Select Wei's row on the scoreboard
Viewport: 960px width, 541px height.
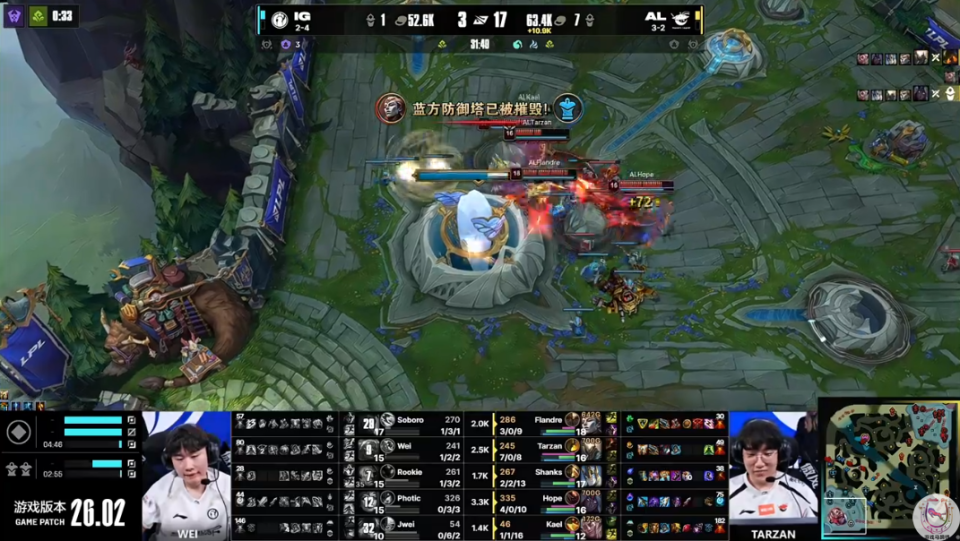click(x=418, y=447)
